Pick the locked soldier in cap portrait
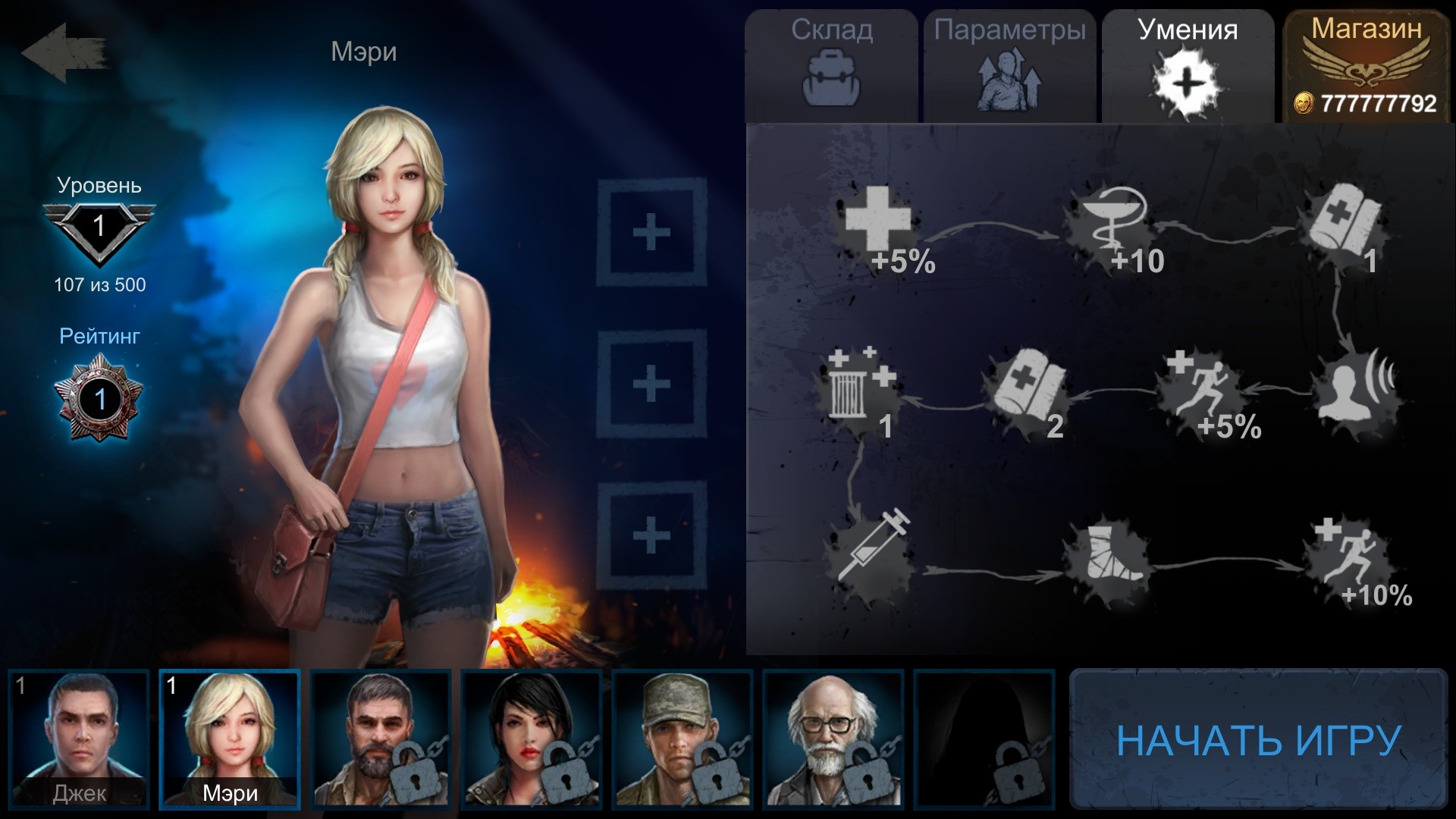The height and width of the screenshot is (819, 1456). (682, 739)
